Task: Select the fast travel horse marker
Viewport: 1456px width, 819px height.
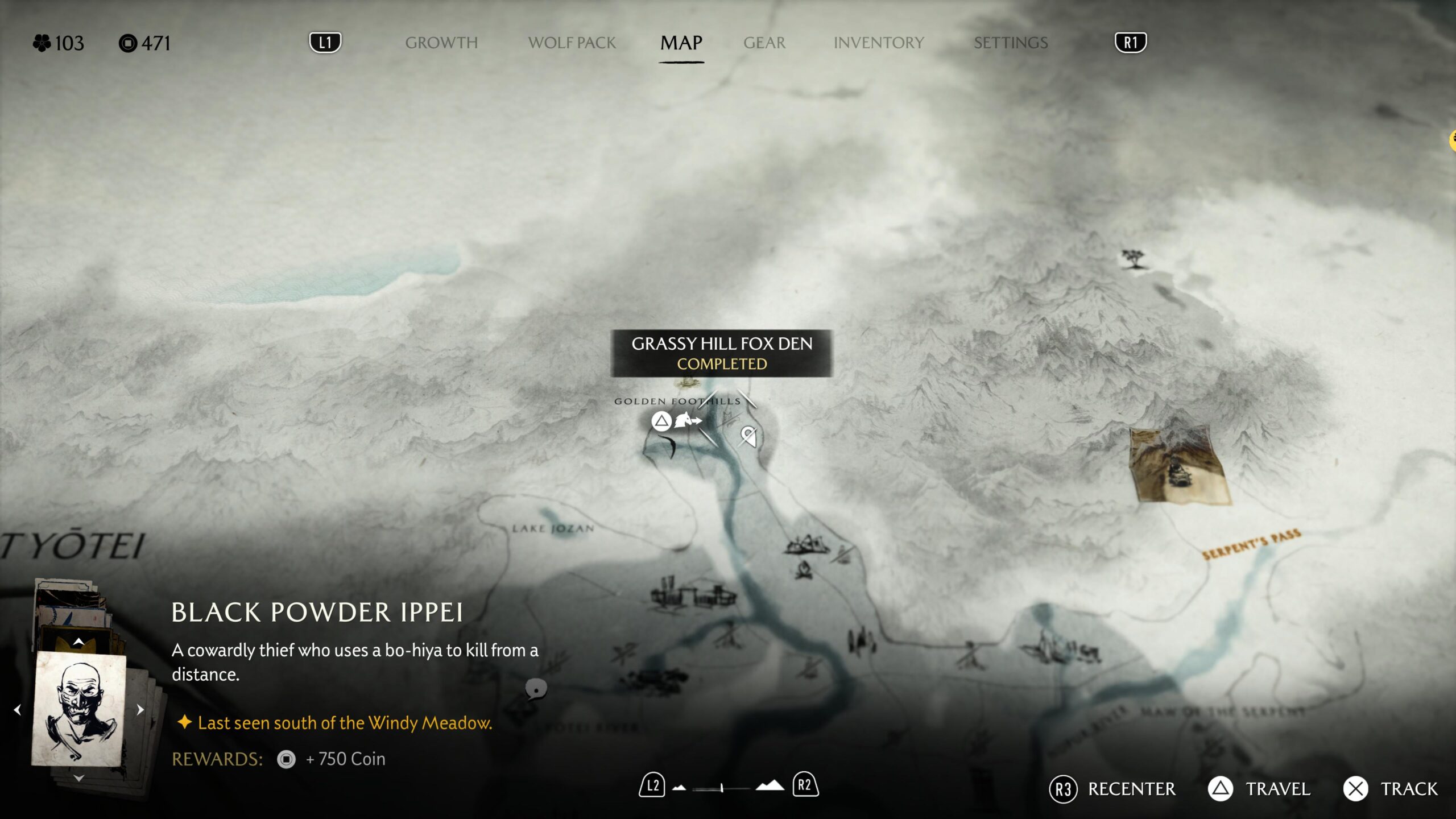Action: 687,421
